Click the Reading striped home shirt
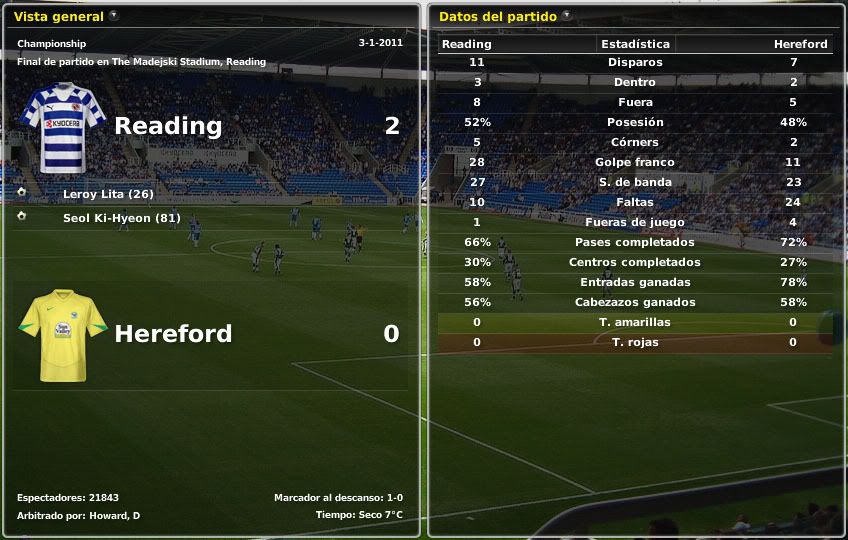 (x=63, y=123)
